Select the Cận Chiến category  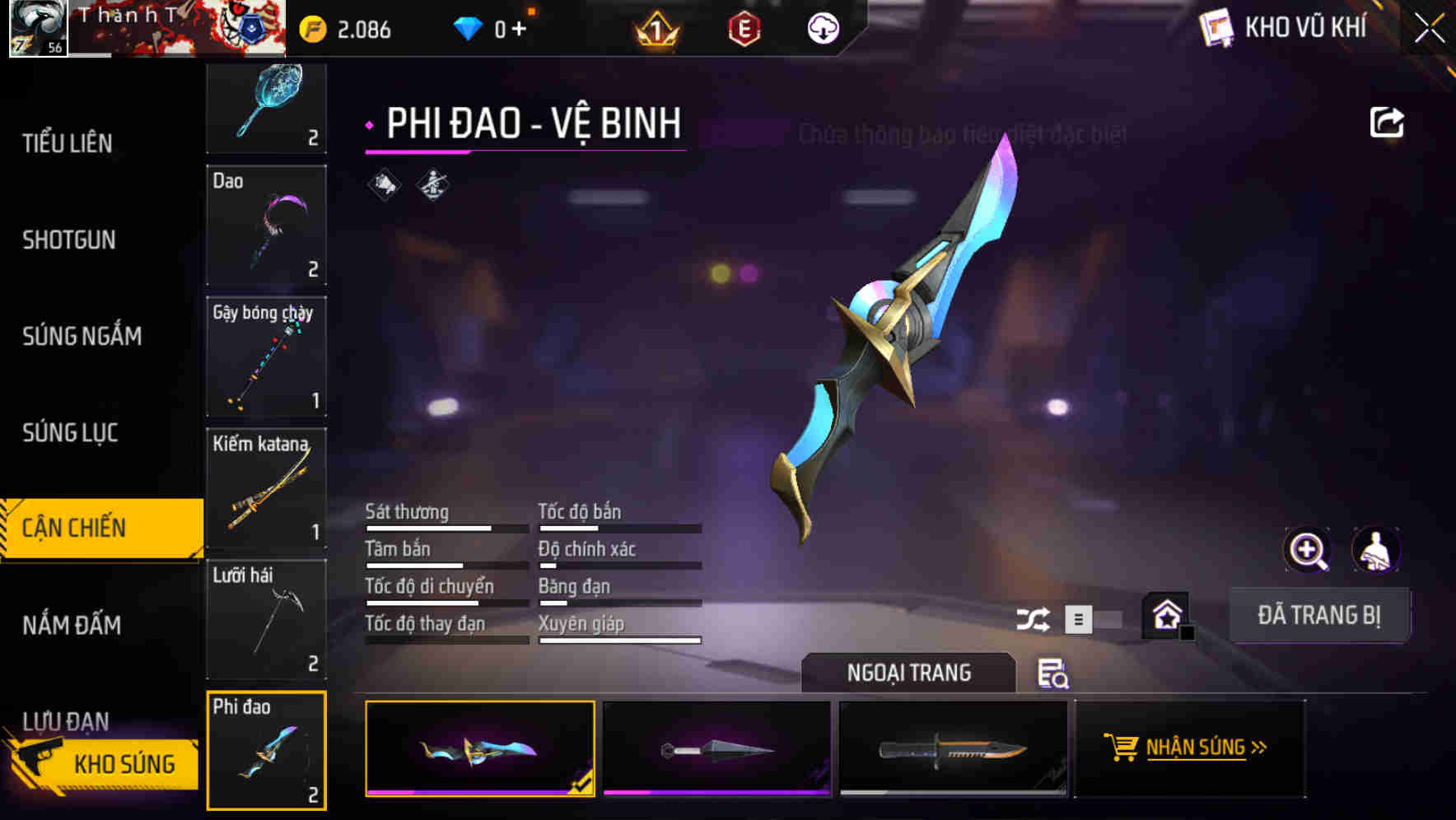[72, 527]
